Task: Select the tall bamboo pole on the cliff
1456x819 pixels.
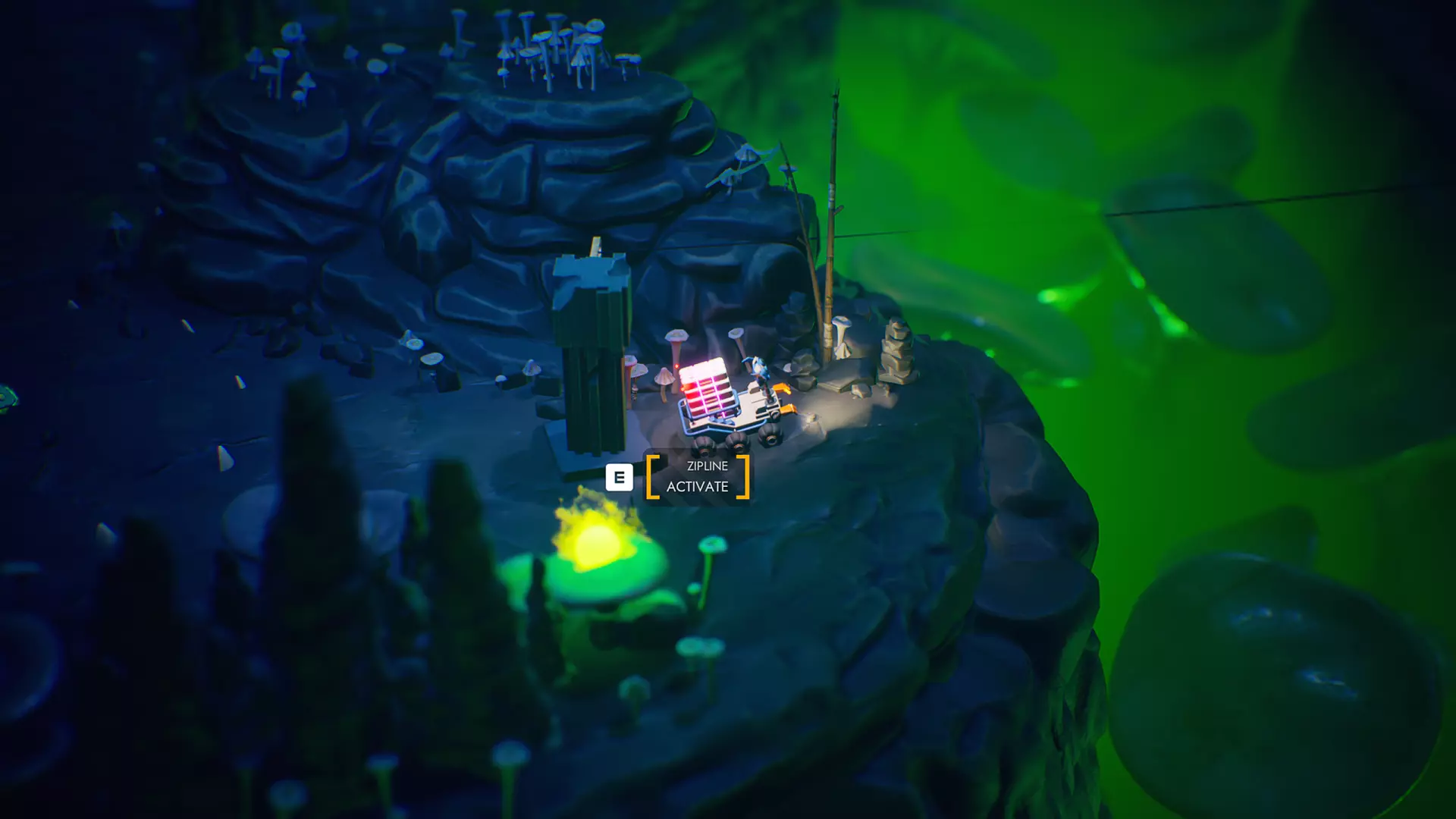Action: 831,220
